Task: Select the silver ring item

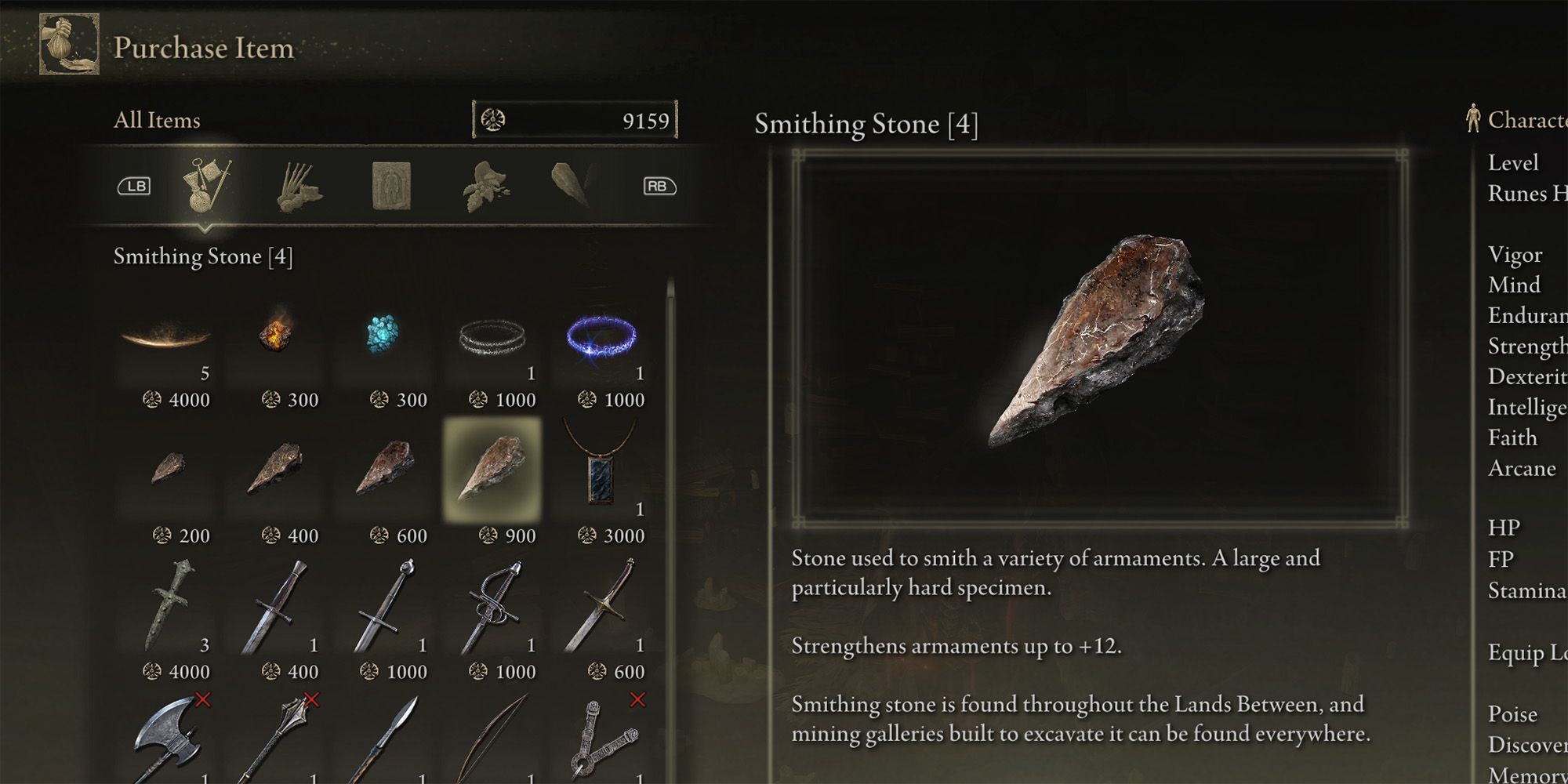Action: [x=492, y=337]
